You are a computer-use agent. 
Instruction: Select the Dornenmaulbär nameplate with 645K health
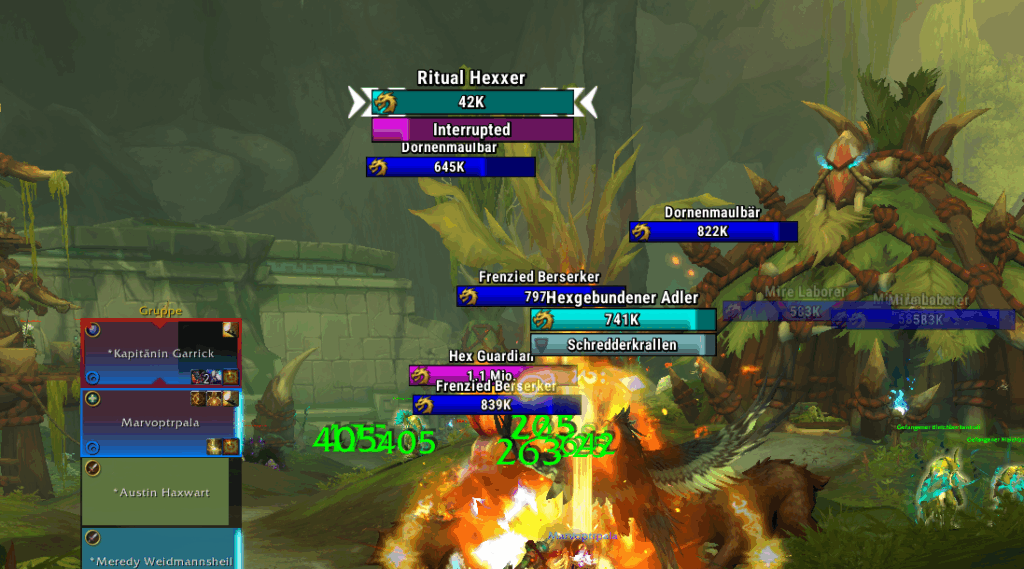[x=450, y=167]
